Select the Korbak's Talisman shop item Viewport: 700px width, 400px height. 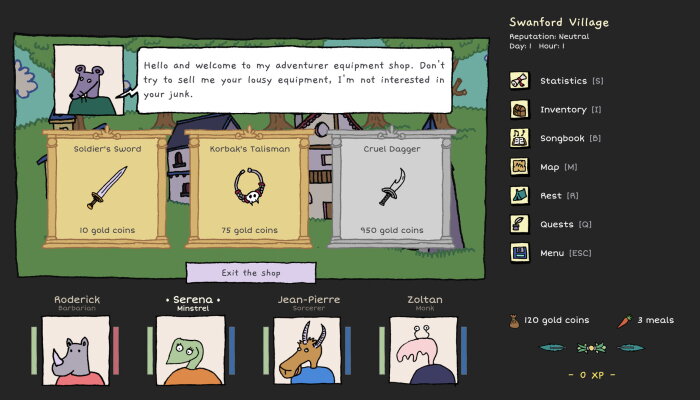point(250,188)
